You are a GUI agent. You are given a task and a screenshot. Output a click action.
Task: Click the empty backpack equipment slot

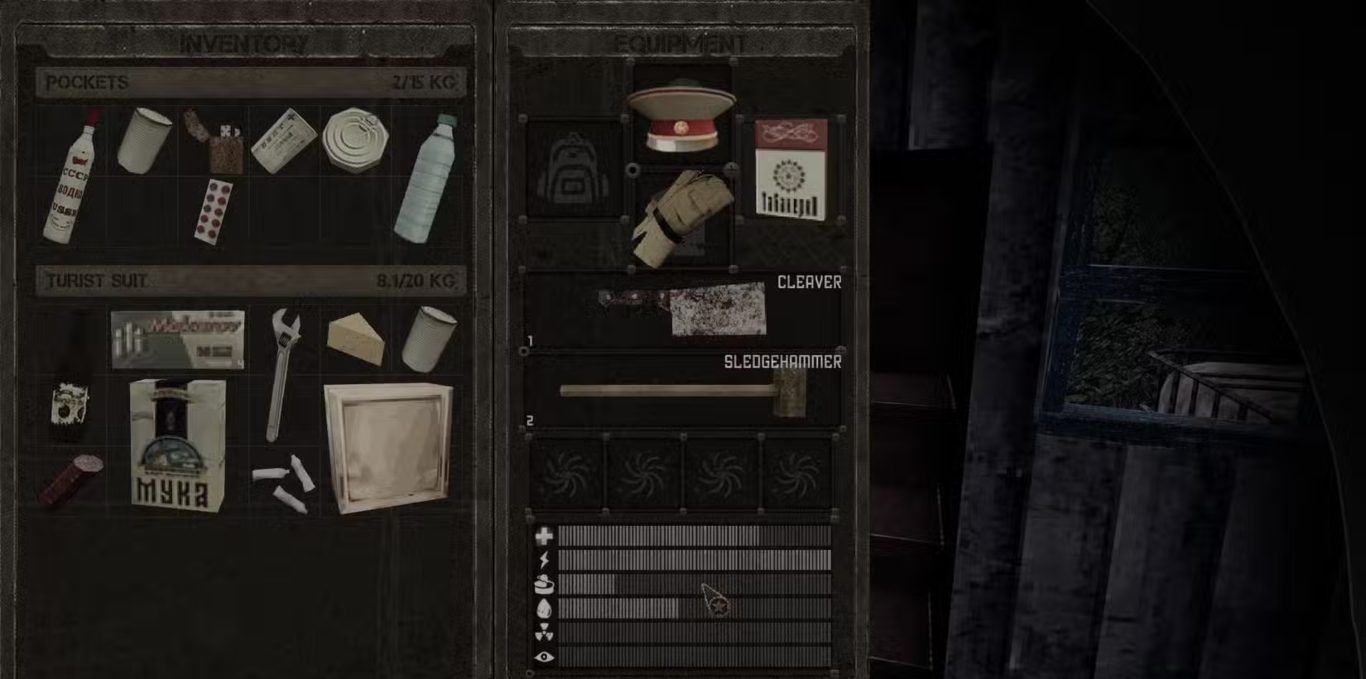pos(574,167)
